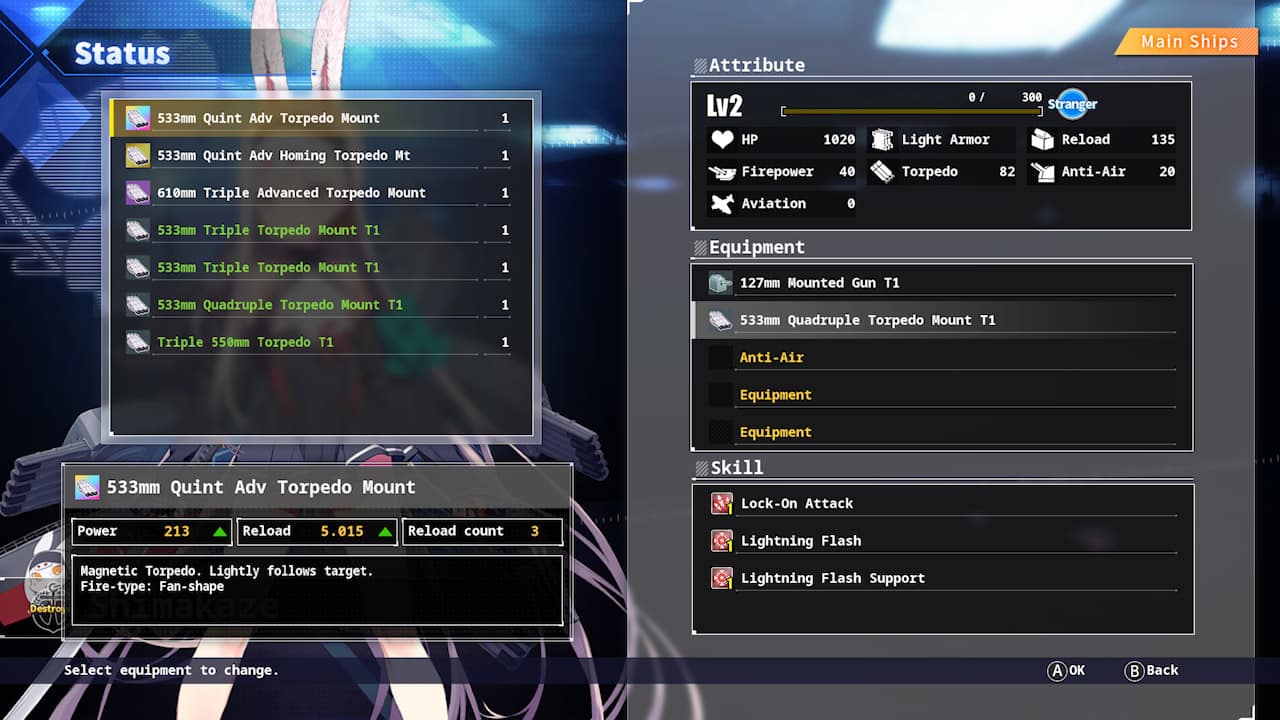Click the Anti-Air attribute icon

click(x=1040, y=171)
